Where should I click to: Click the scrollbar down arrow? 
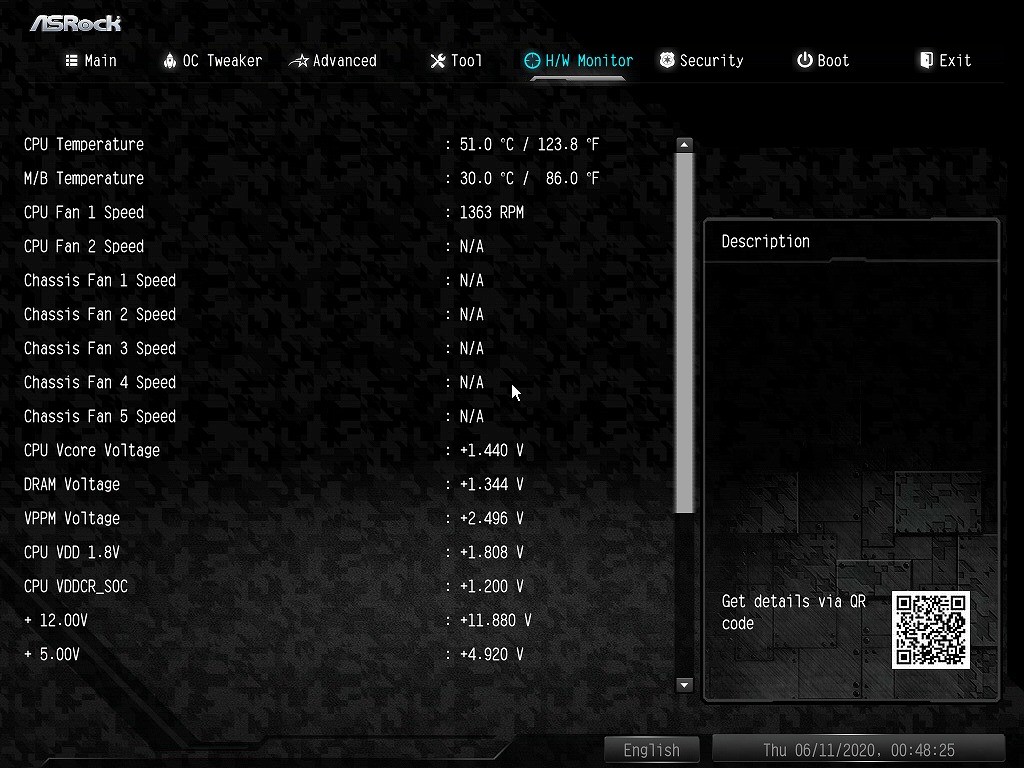pyautogui.click(x=684, y=685)
